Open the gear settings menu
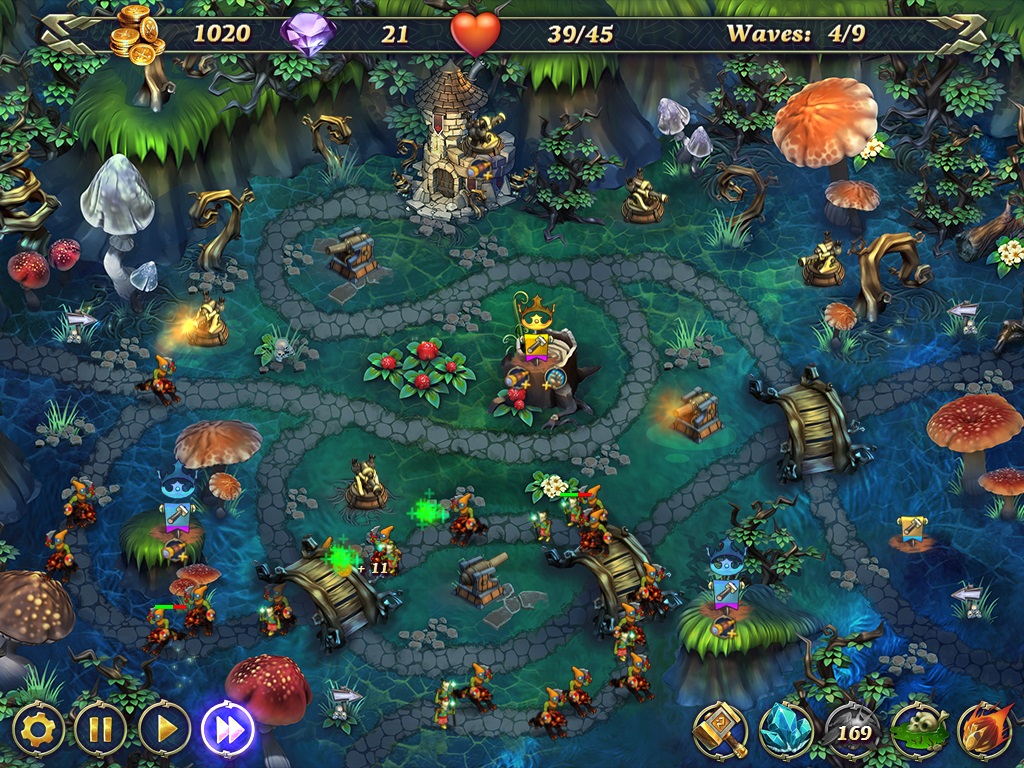This screenshot has width=1024, height=768. click(38, 729)
